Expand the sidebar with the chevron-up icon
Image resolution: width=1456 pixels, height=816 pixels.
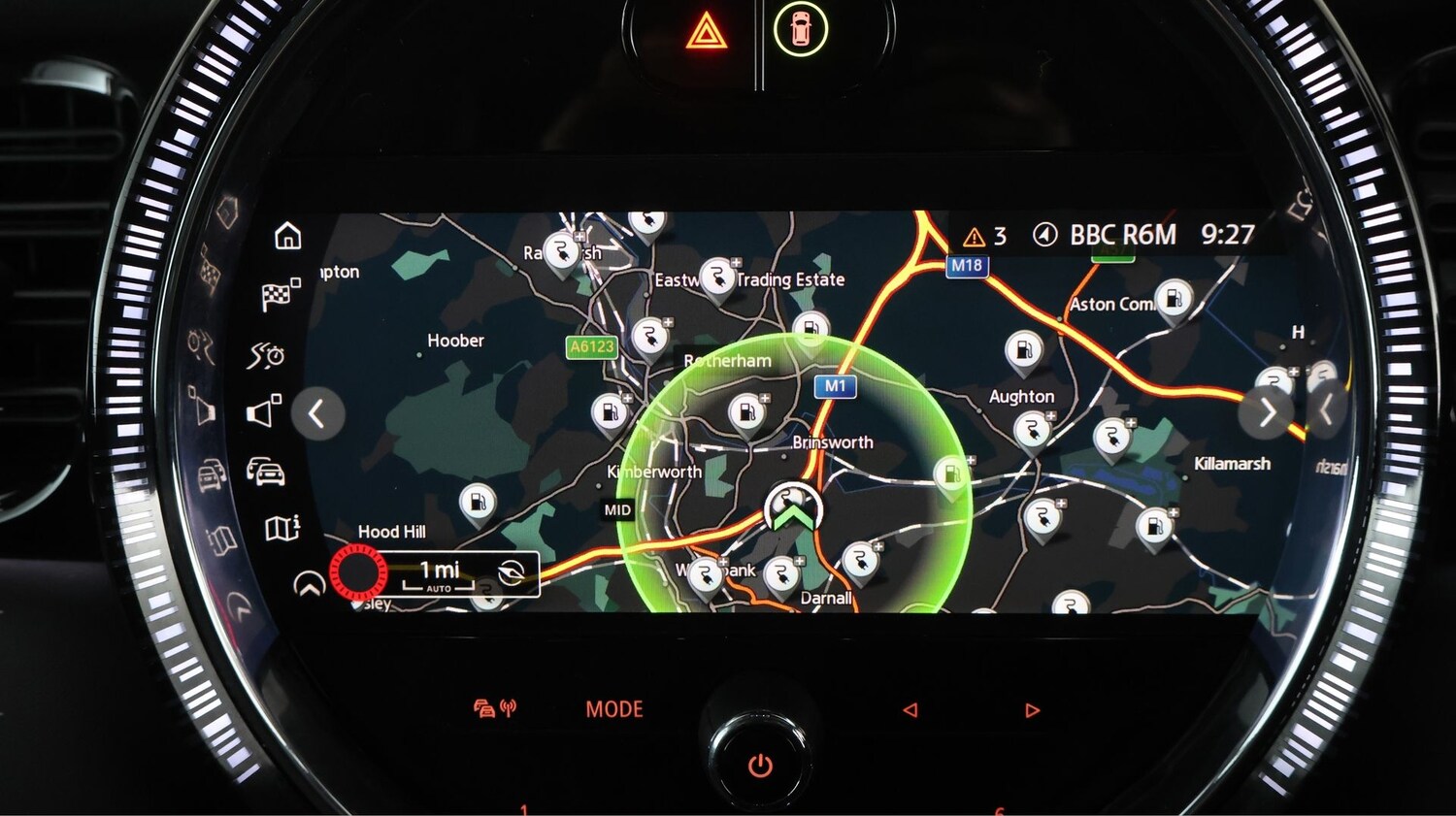[x=309, y=584]
